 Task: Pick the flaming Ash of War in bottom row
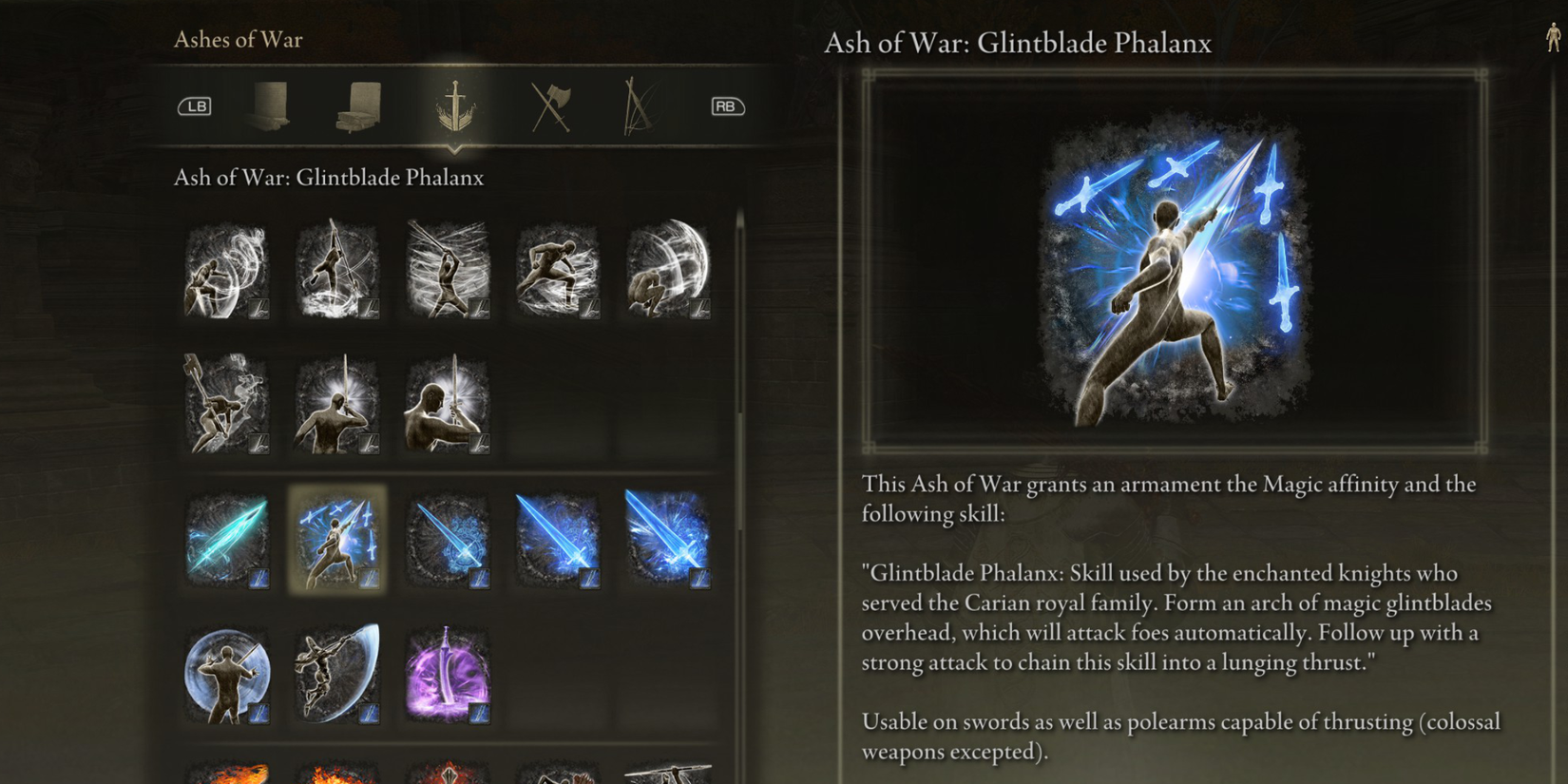[x=226, y=774]
